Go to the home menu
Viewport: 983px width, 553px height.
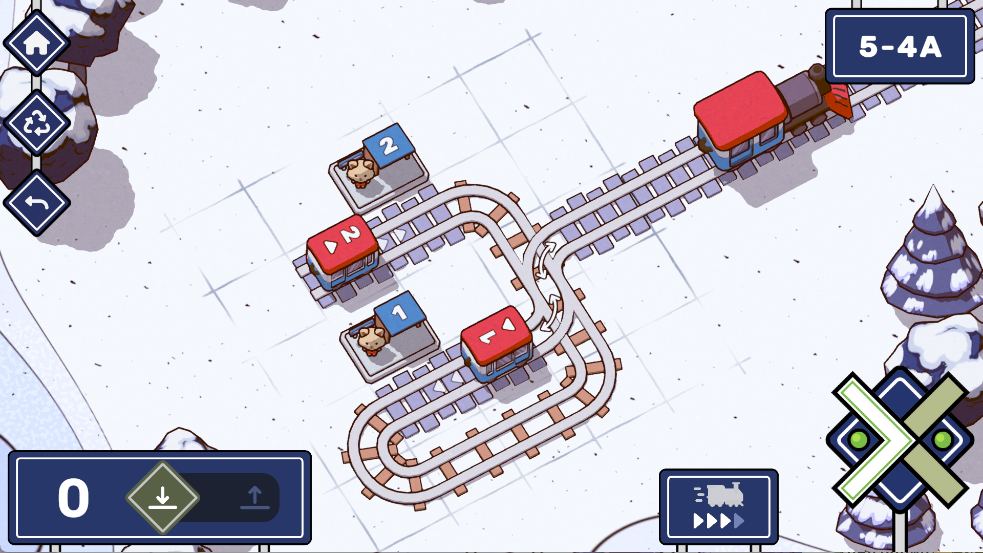point(37,43)
